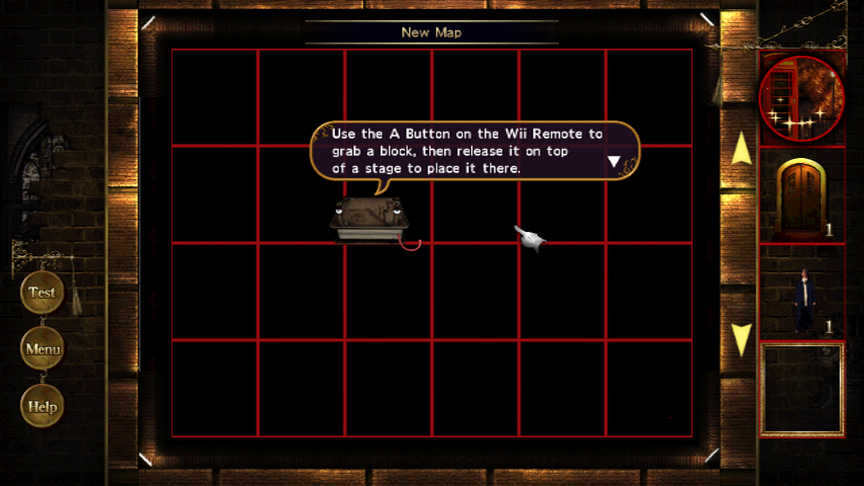The width and height of the screenshot is (864, 486).
Task: Click the yellow up arrow in palette
Action: 741,149
